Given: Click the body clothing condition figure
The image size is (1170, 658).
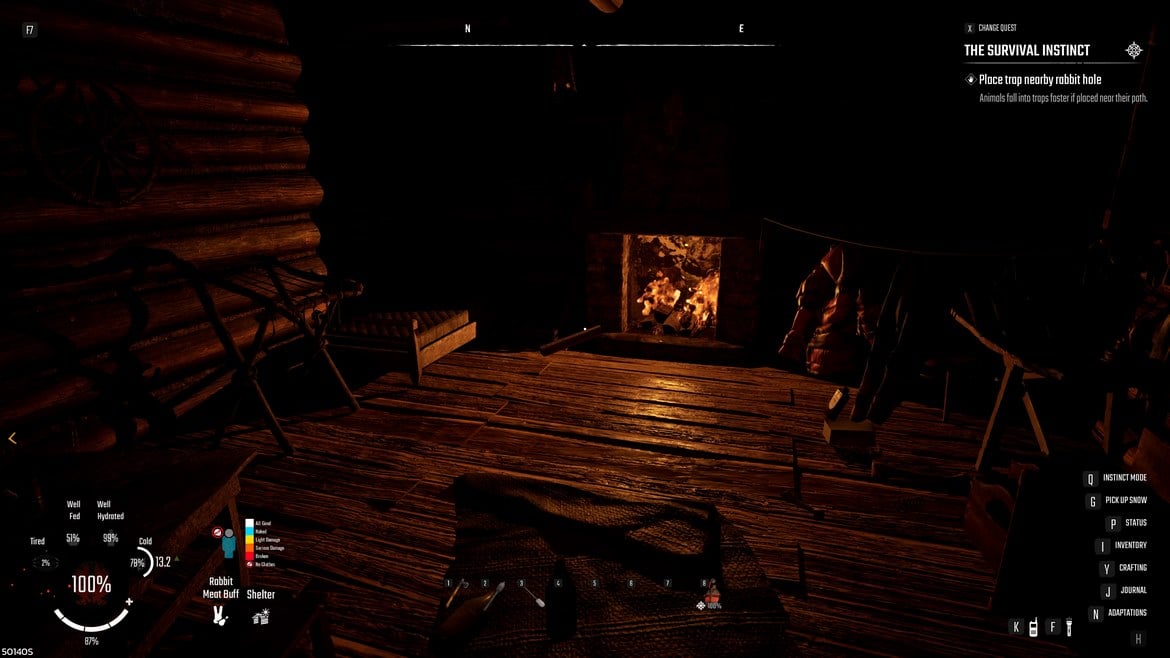Looking at the screenshot, I should (x=228, y=543).
